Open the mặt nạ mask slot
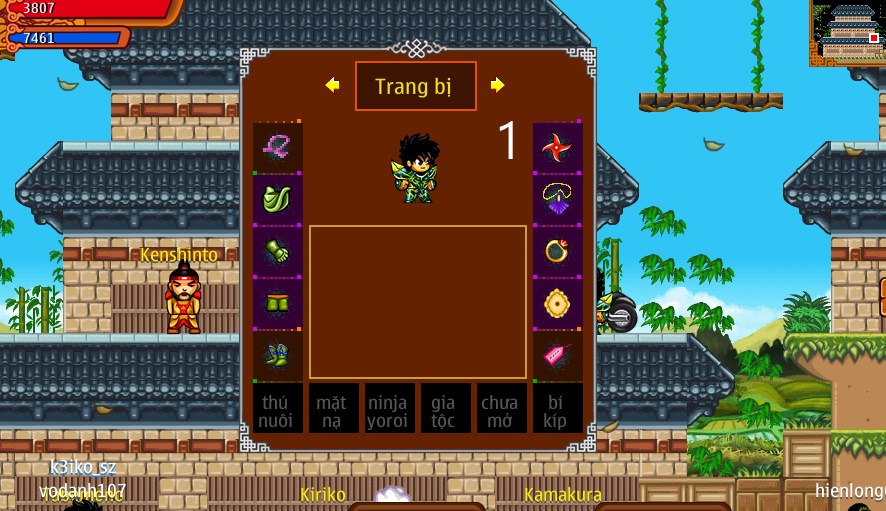 click(333, 409)
